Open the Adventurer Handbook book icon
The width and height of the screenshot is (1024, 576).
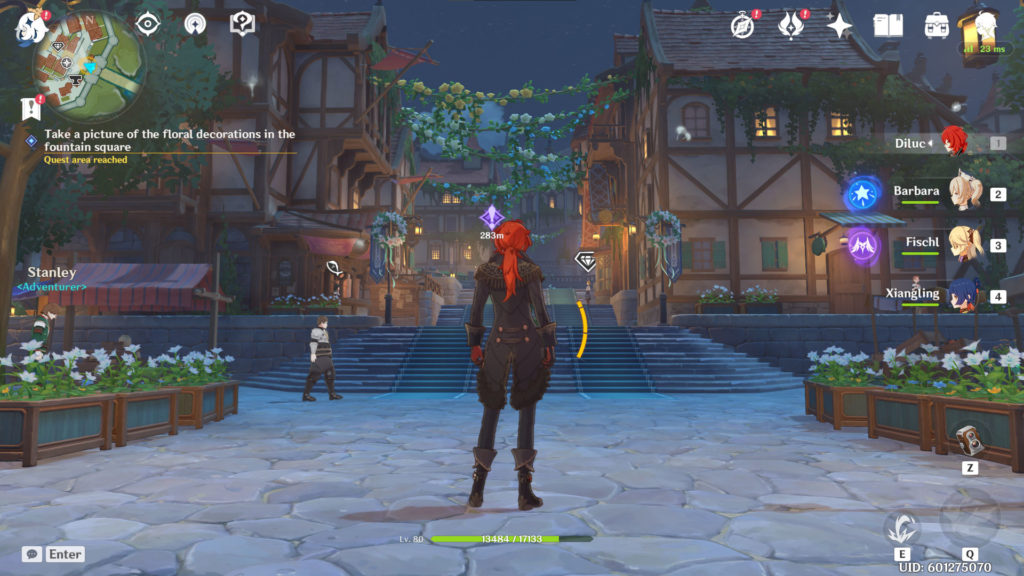(888, 25)
